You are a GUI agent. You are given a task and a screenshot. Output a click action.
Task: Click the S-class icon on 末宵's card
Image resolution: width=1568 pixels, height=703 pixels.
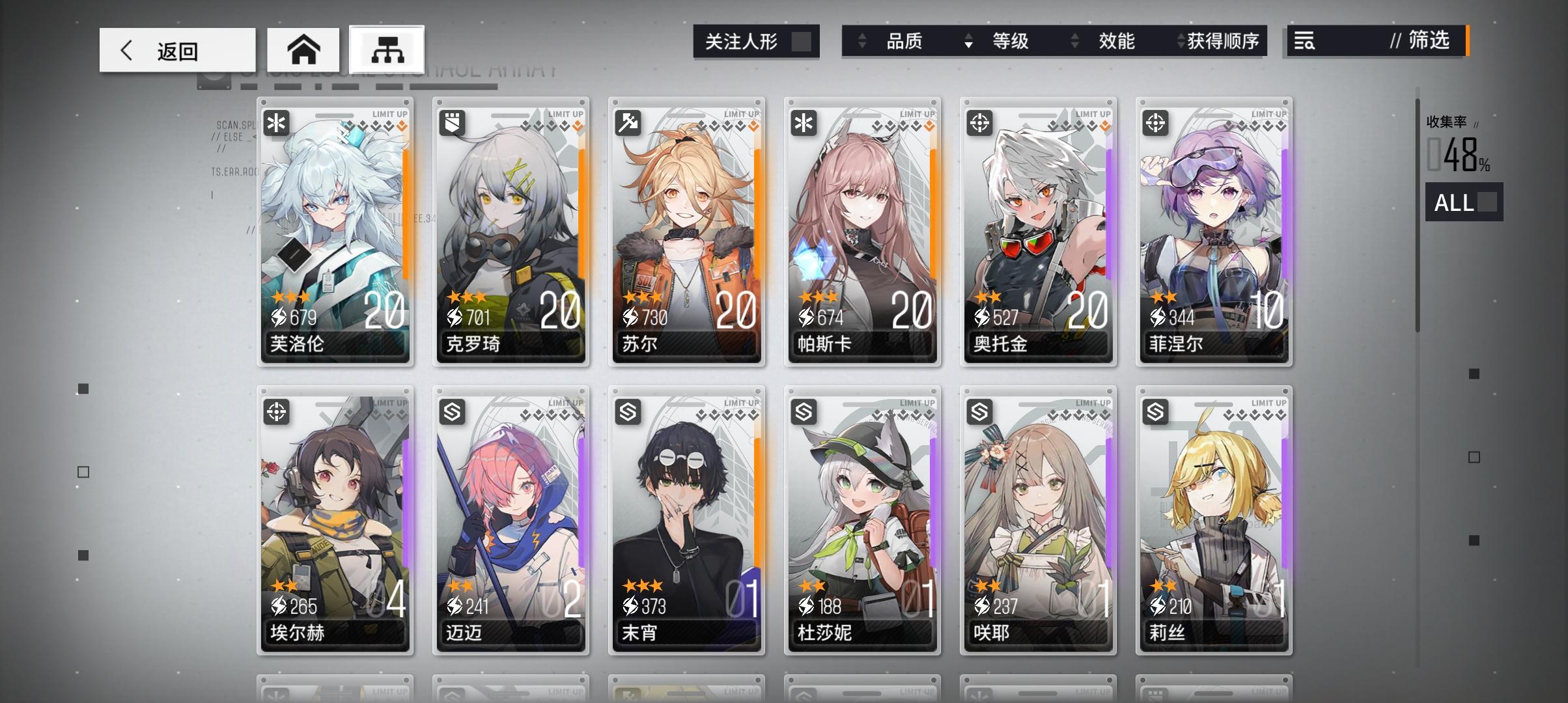pyautogui.click(x=628, y=412)
